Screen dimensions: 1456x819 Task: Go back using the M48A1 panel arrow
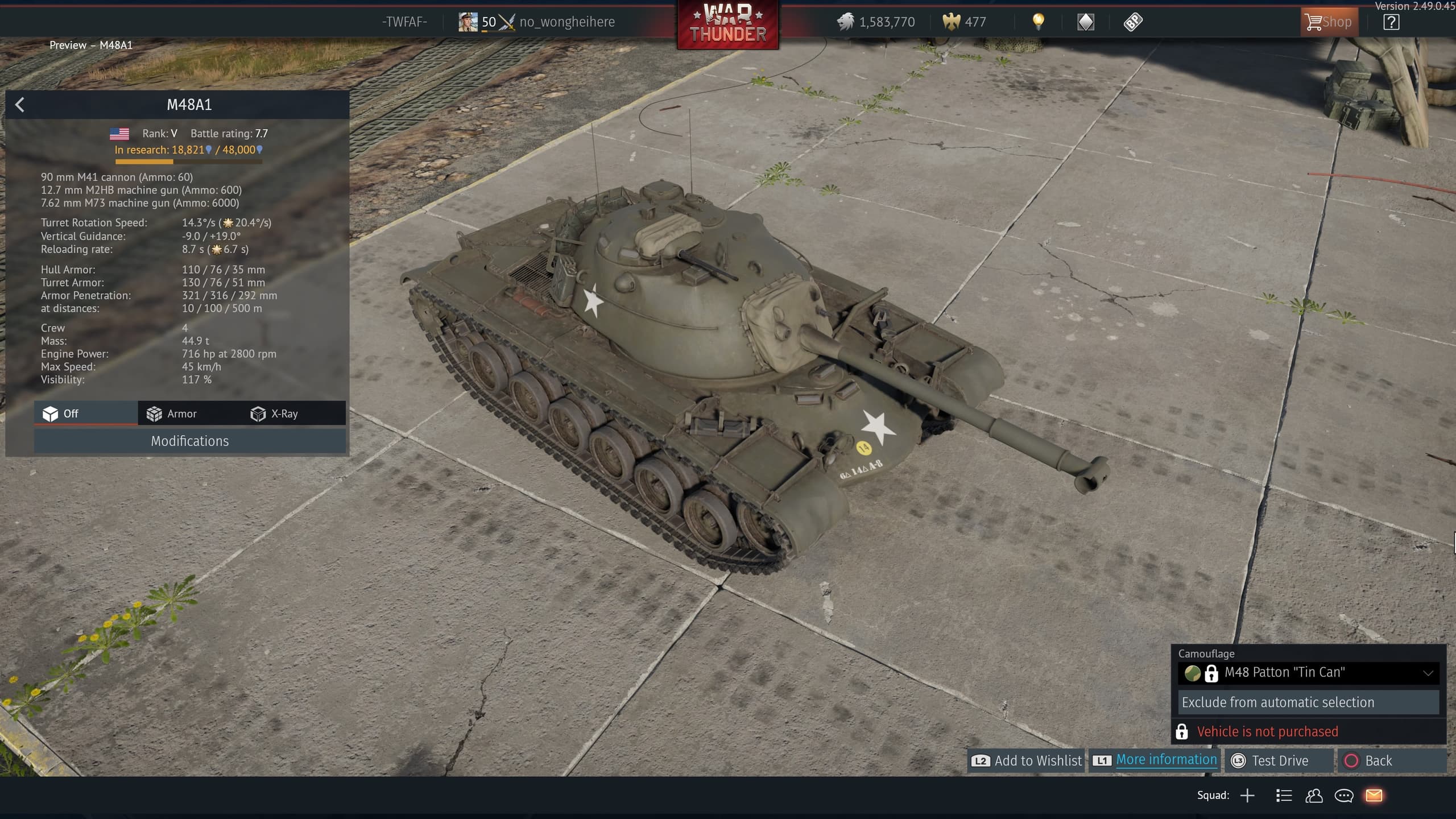20,105
